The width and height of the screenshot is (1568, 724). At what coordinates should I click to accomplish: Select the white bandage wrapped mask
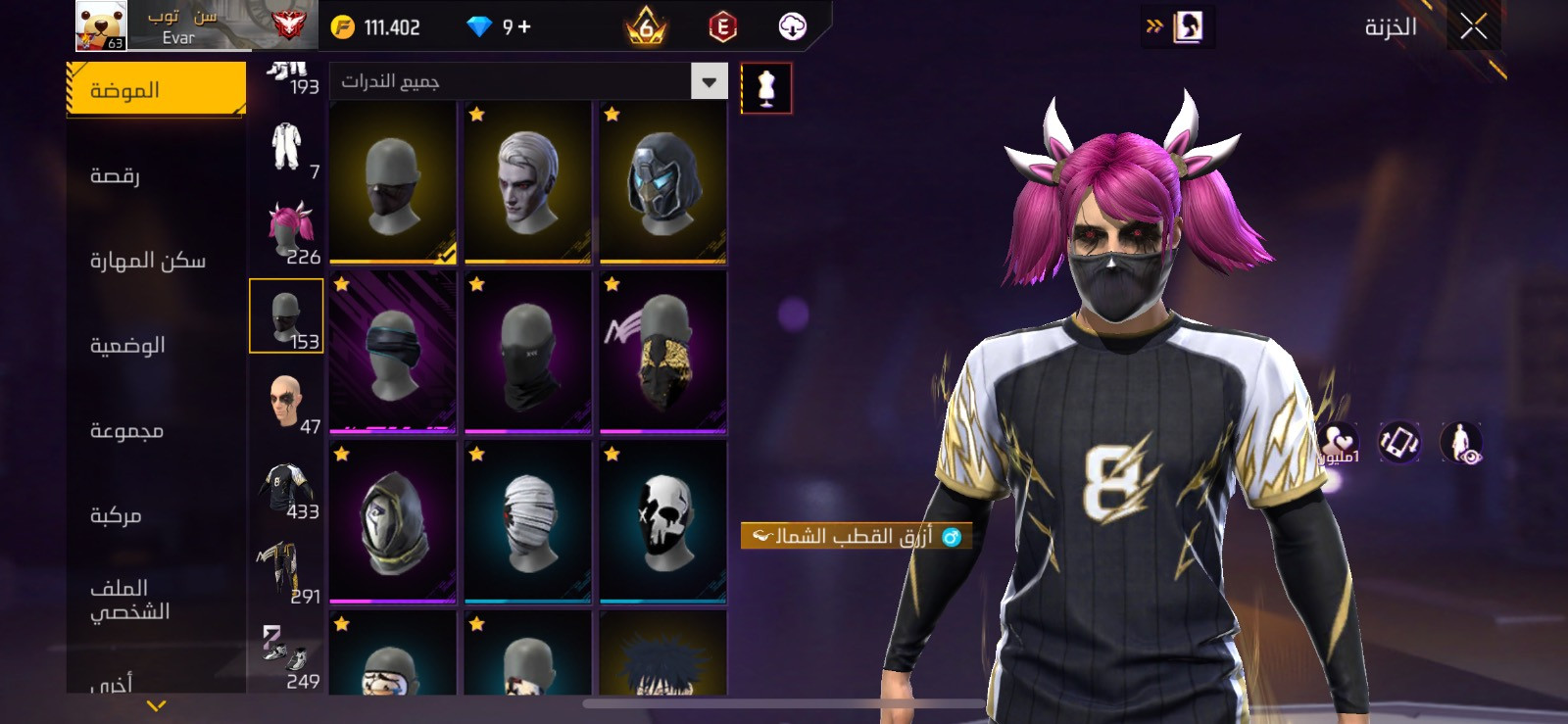[x=528, y=521]
